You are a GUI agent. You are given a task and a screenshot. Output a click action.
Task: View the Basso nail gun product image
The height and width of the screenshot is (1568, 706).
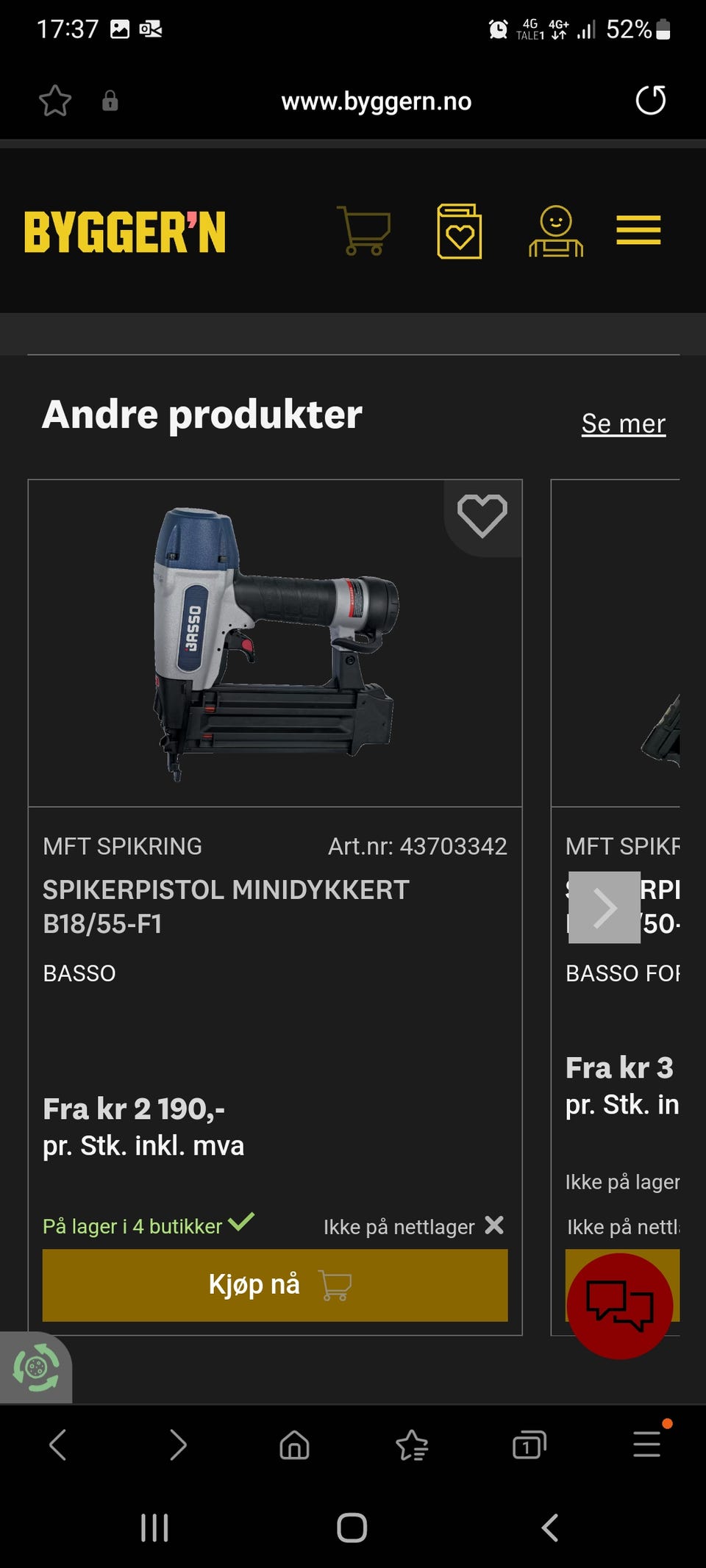click(275, 643)
